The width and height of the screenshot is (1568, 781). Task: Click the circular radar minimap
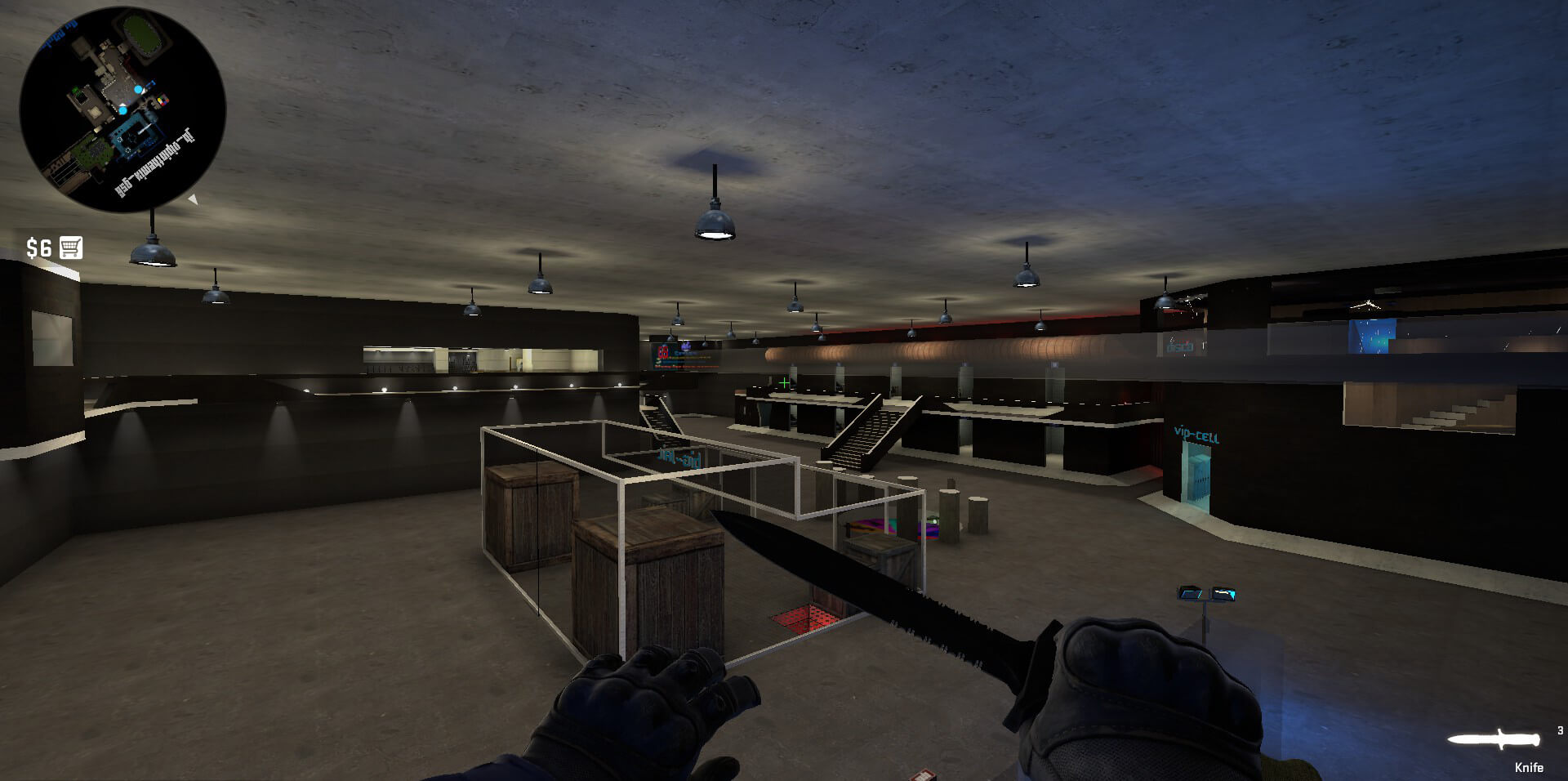(122, 109)
